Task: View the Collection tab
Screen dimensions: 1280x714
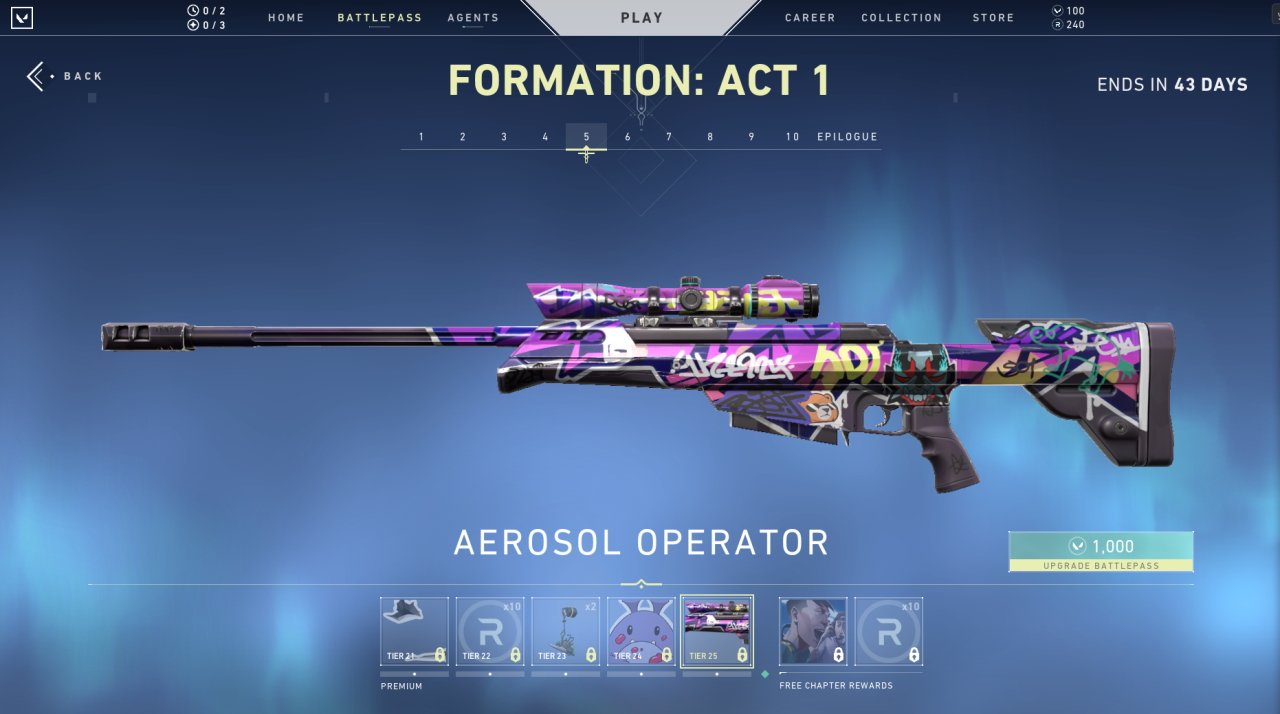Action: pos(901,18)
